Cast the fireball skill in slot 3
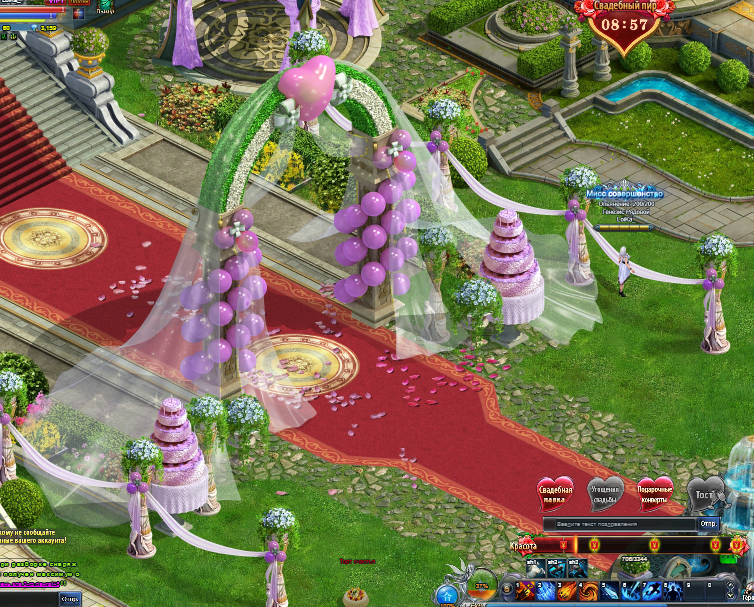The width and height of the screenshot is (754, 607). coord(569,591)
